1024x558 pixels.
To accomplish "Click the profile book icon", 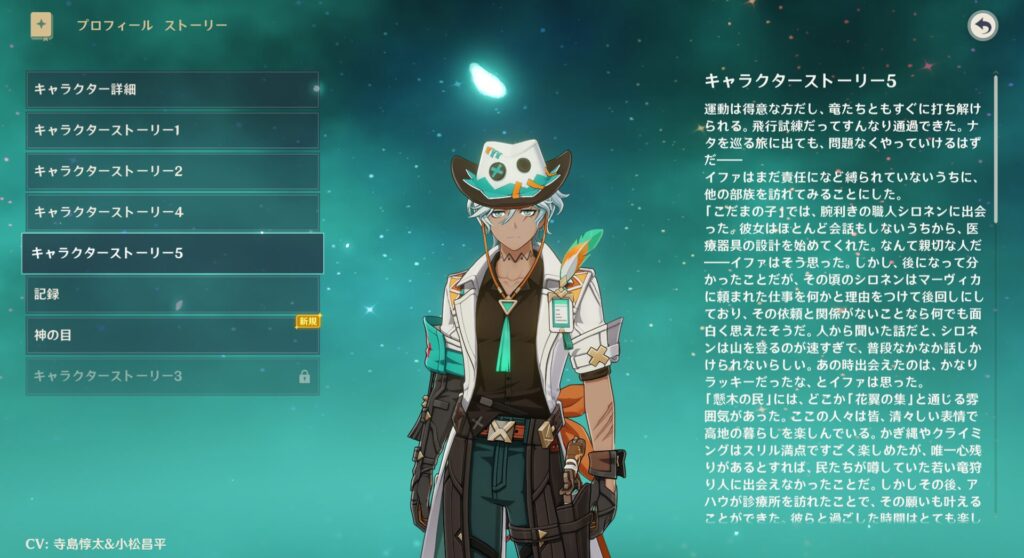I will [42, 25].
